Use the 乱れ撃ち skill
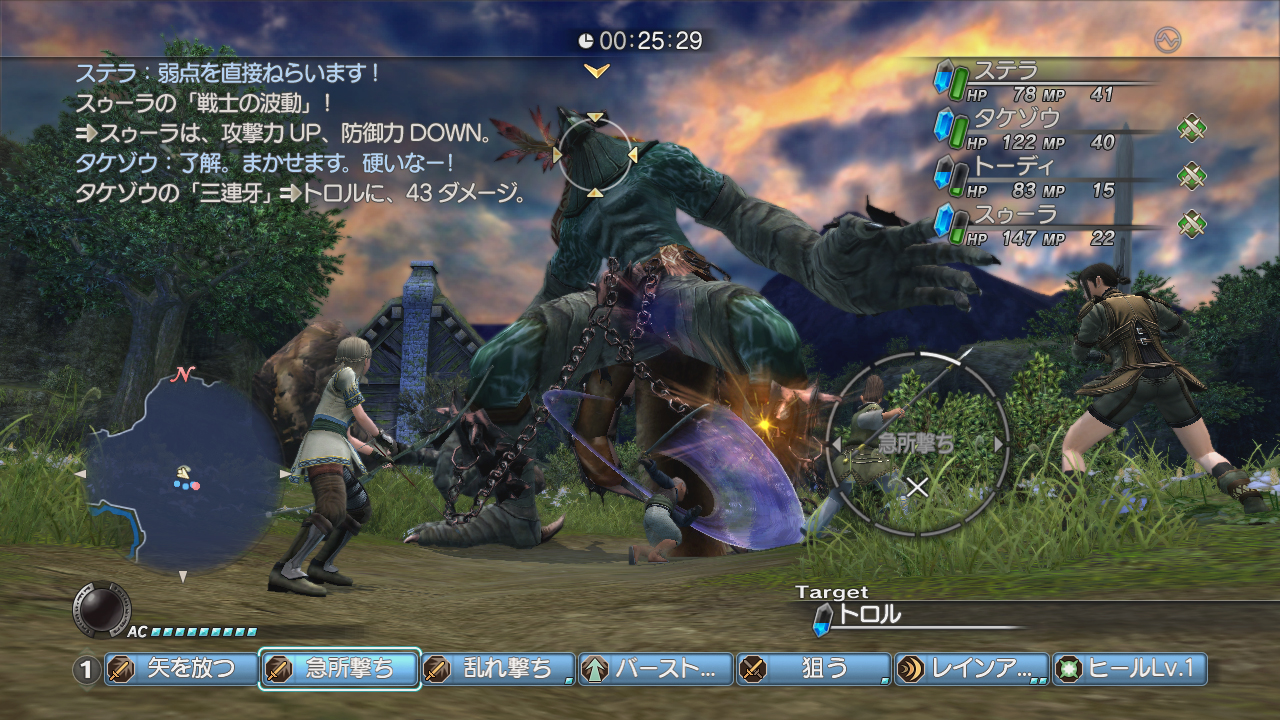1280x720 pixels. pyautogui.click(x=497, y=669)
